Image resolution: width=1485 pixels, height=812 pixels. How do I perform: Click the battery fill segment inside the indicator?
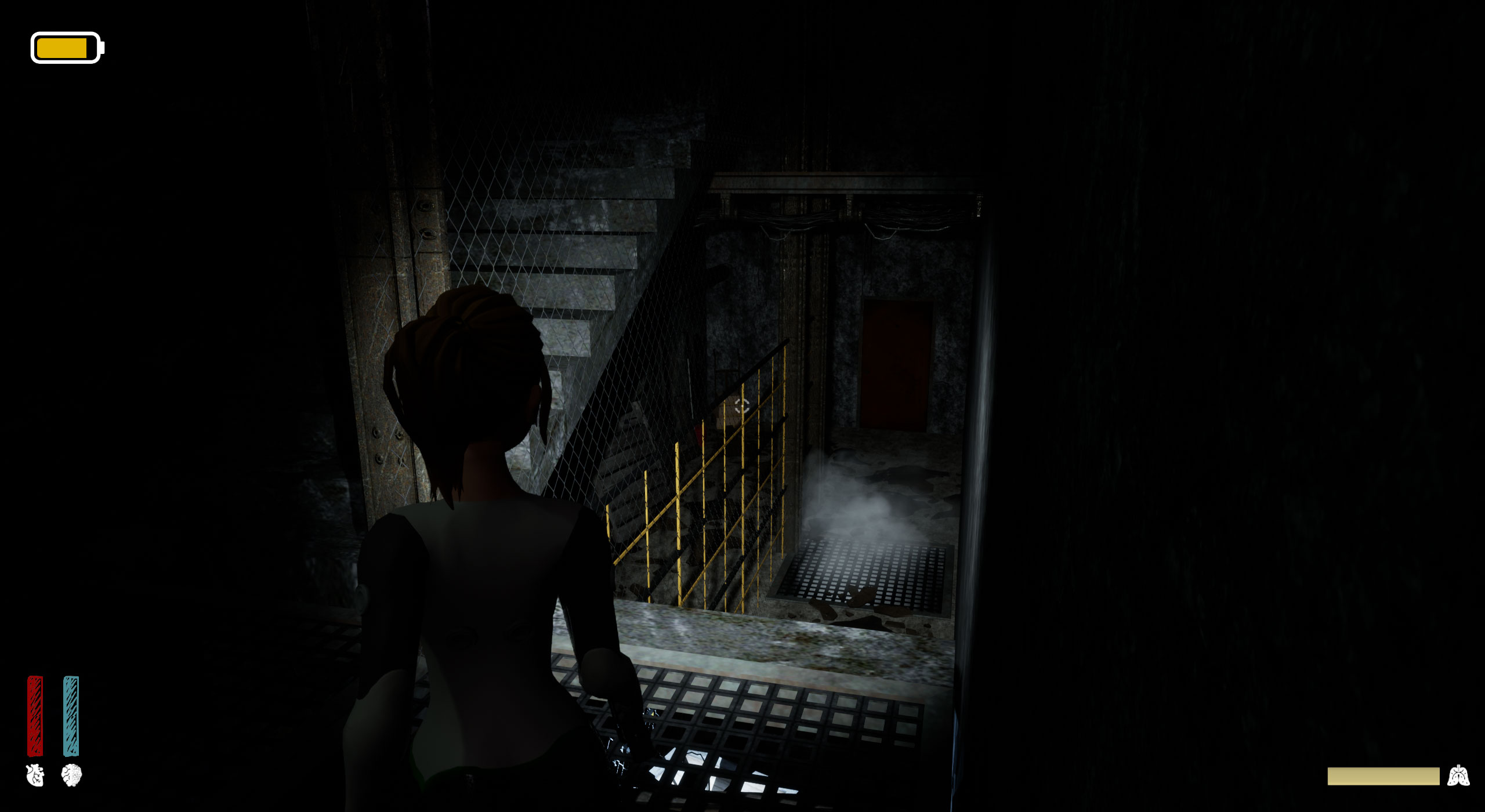coord(63,48)
